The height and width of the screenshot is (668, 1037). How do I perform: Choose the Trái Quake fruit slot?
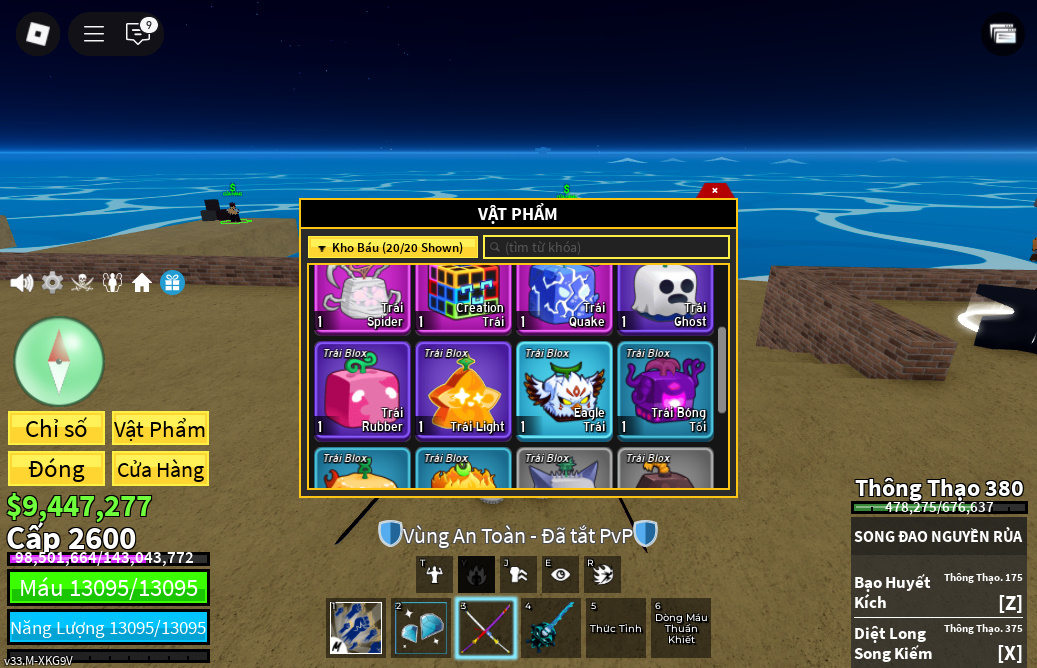(x=564, y=298)
